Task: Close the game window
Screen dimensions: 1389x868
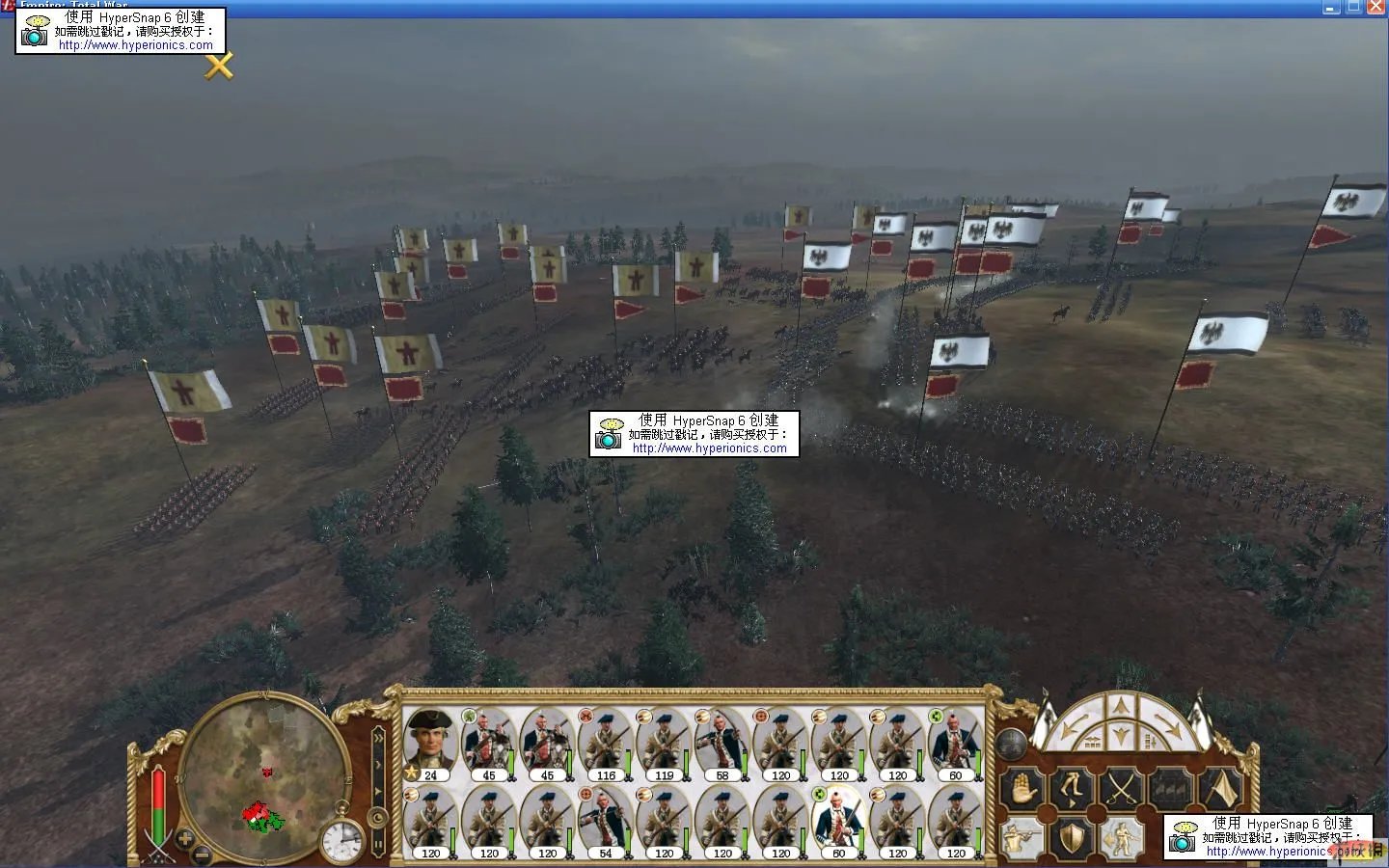Action: [x=1376, y=7]
